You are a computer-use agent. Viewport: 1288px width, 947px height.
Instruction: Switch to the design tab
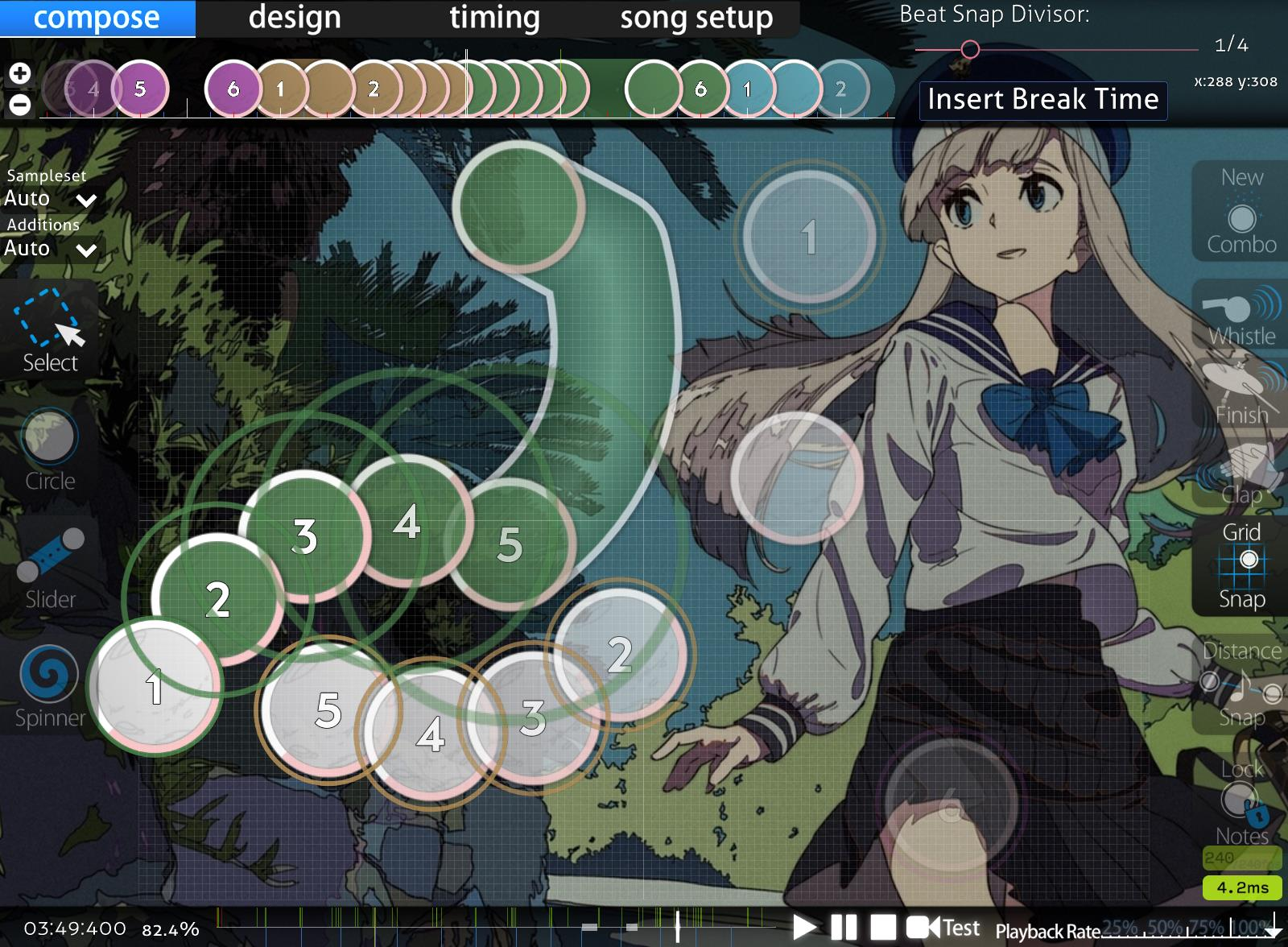point(295,18)
